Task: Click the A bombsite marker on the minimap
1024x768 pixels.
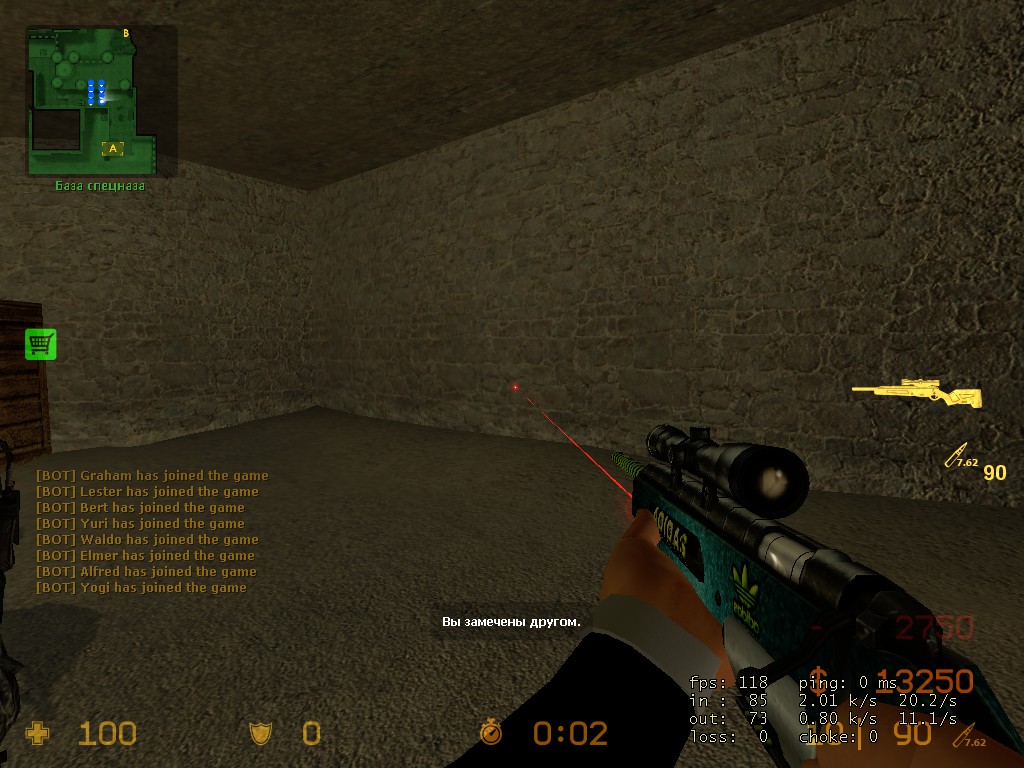Action: point(113,149)
